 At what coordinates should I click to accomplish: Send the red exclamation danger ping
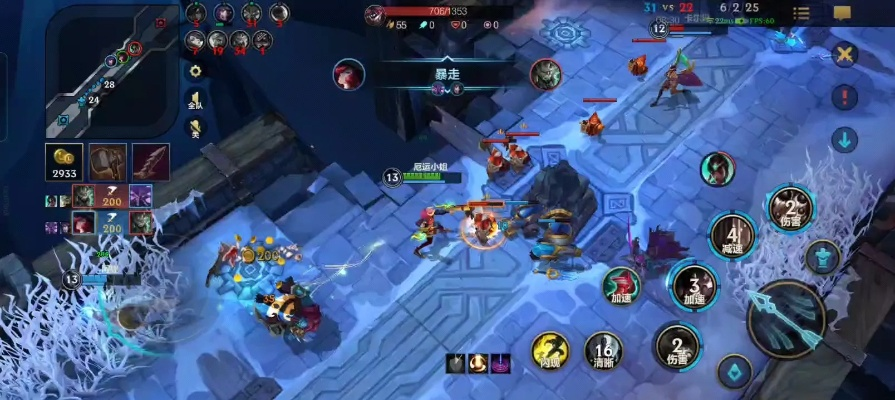click(x=845, y=97)
